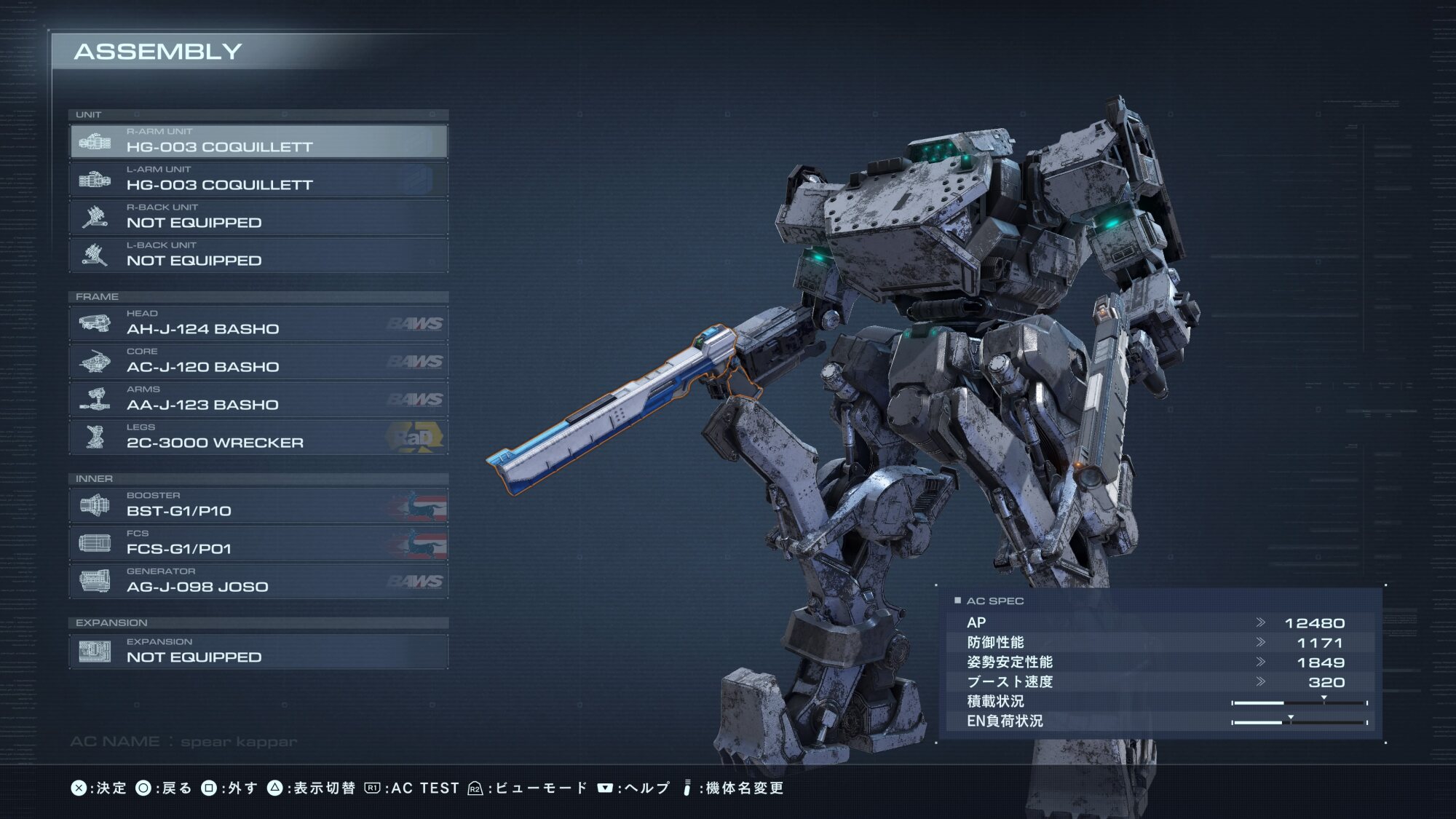Select the R-ARM UNIT HG-003 COQUILLETT slot
The height and width of the screenshot is (819, 1456).
258,141
